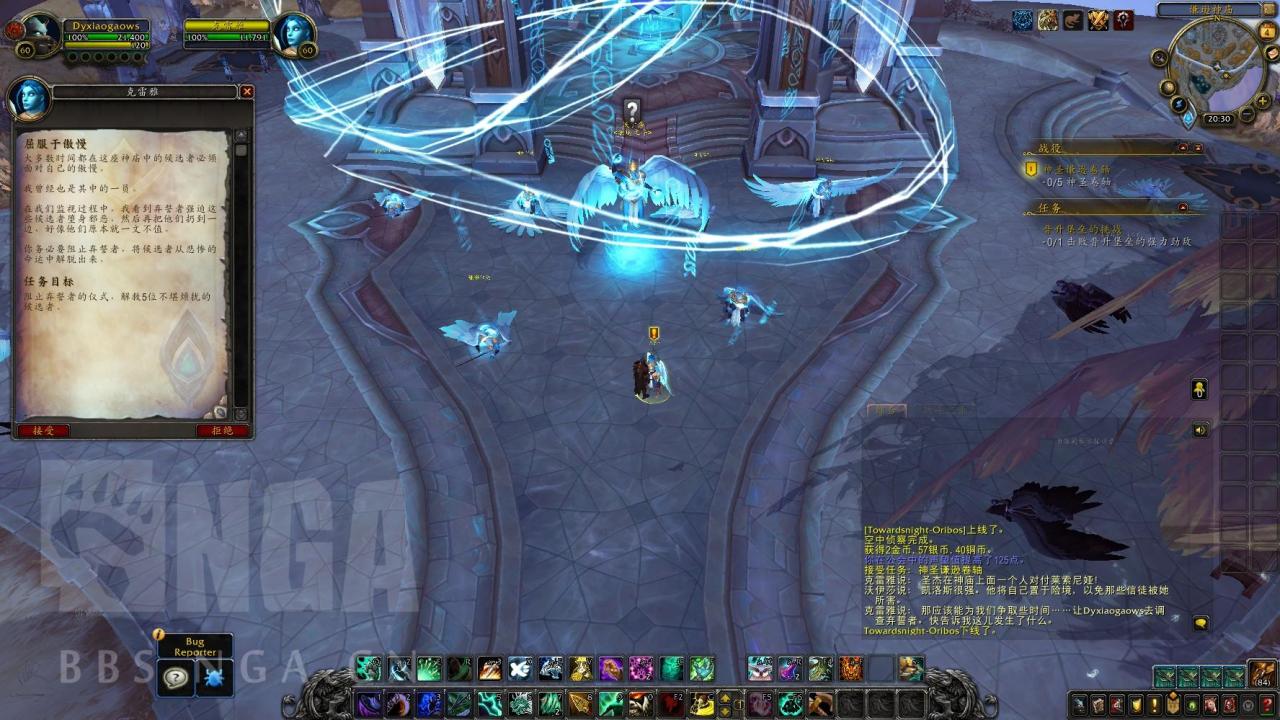Collapse the 任务 quest tracker section

tap(1183, 207)
